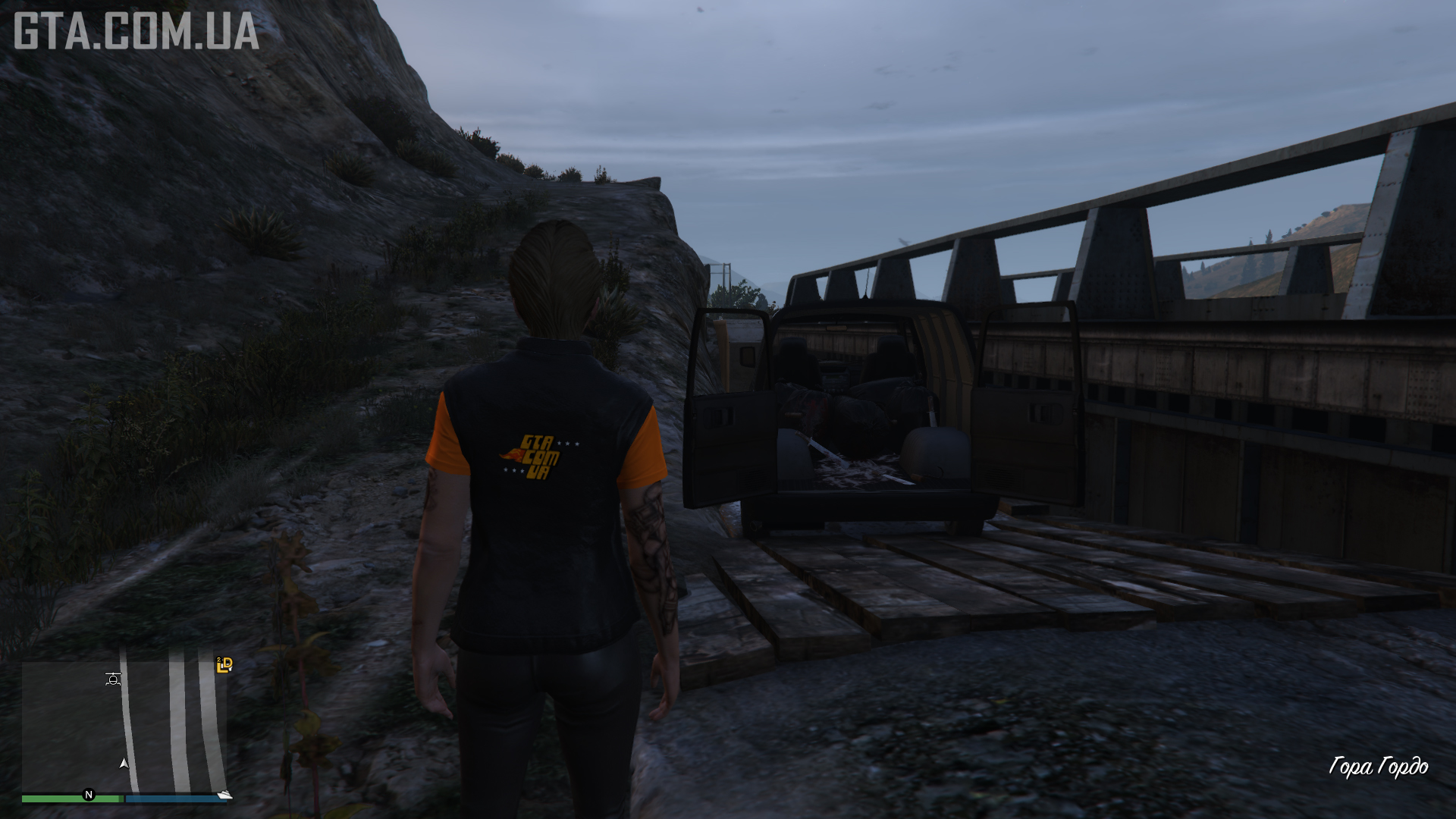The height and width of the screenshot is (819, 1456).
Task: Select the yellow LD marker on the minimap
Action: tap(224, 665)
